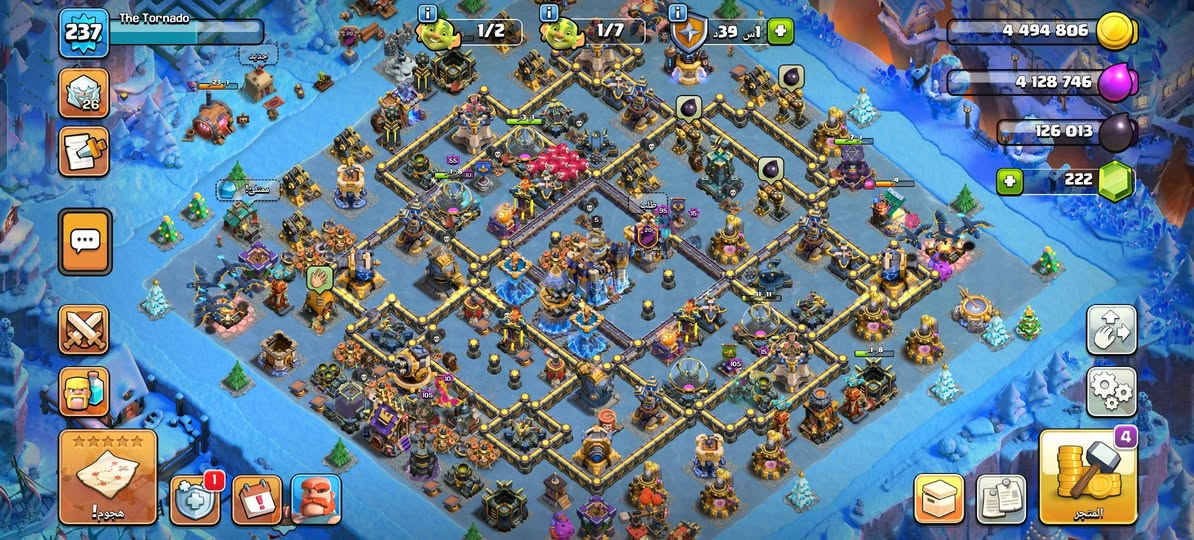
Task: Show info for the 1/7 builders
Action: click(x=549, y=13)
